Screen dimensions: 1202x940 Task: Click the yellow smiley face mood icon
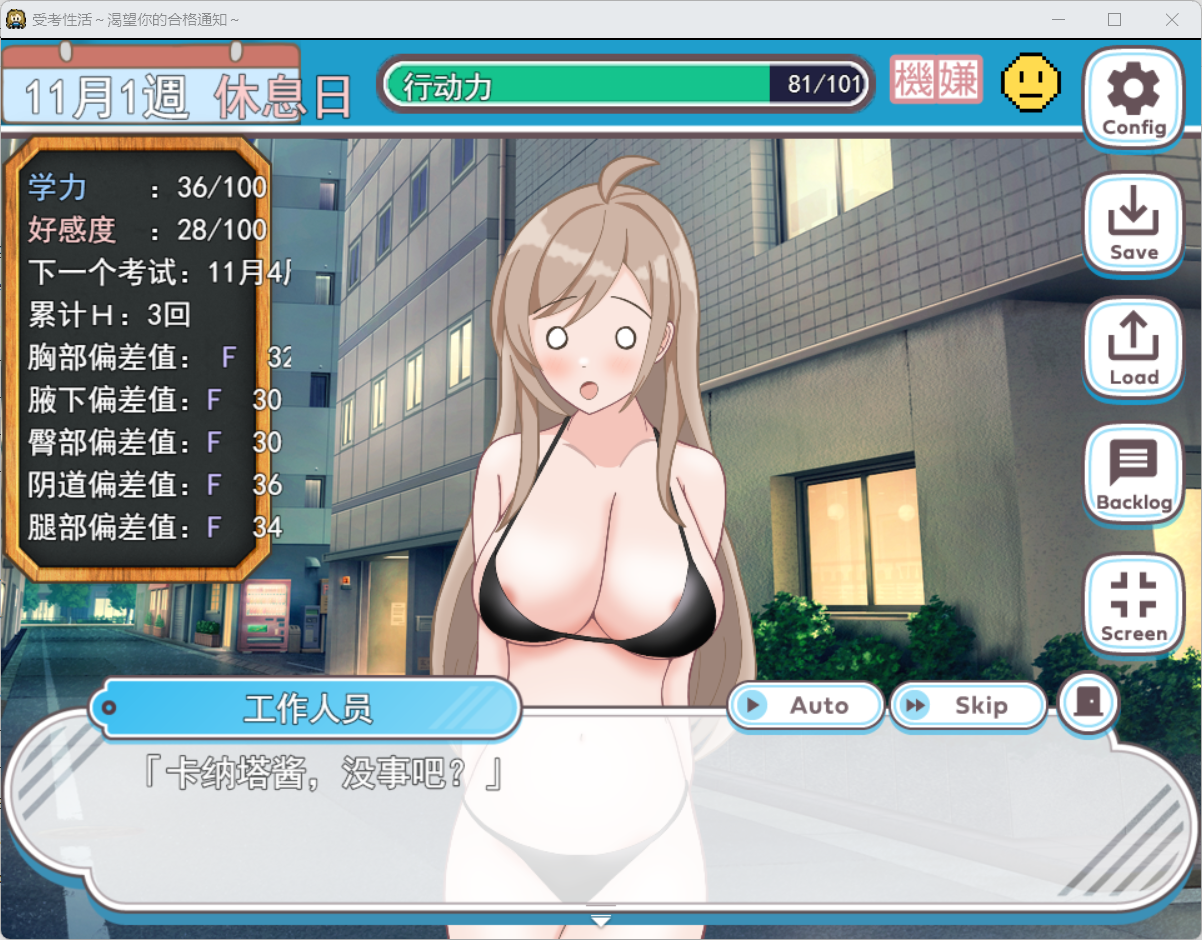[1031, 82]
